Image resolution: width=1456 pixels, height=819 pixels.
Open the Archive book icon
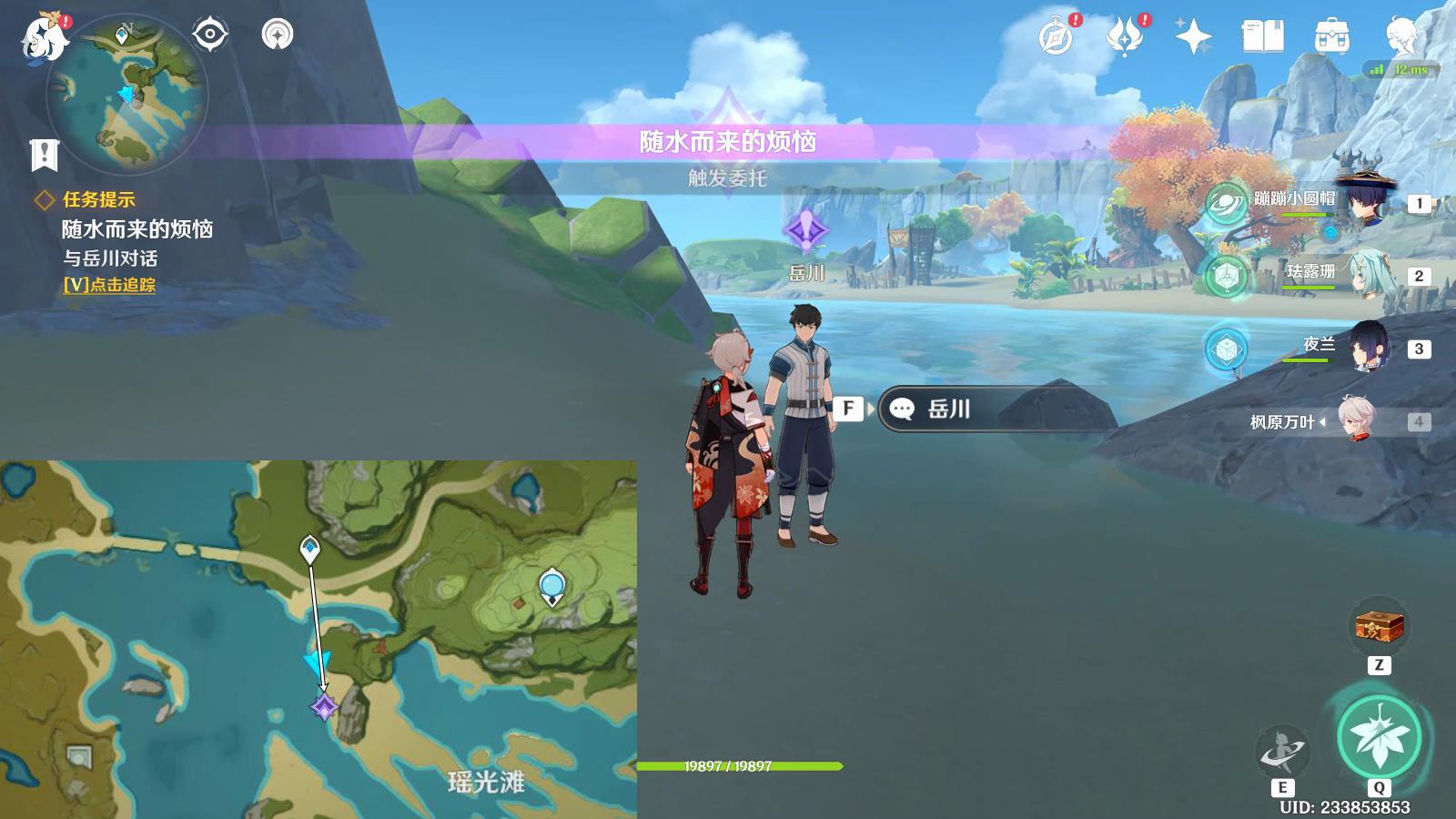1264,36
